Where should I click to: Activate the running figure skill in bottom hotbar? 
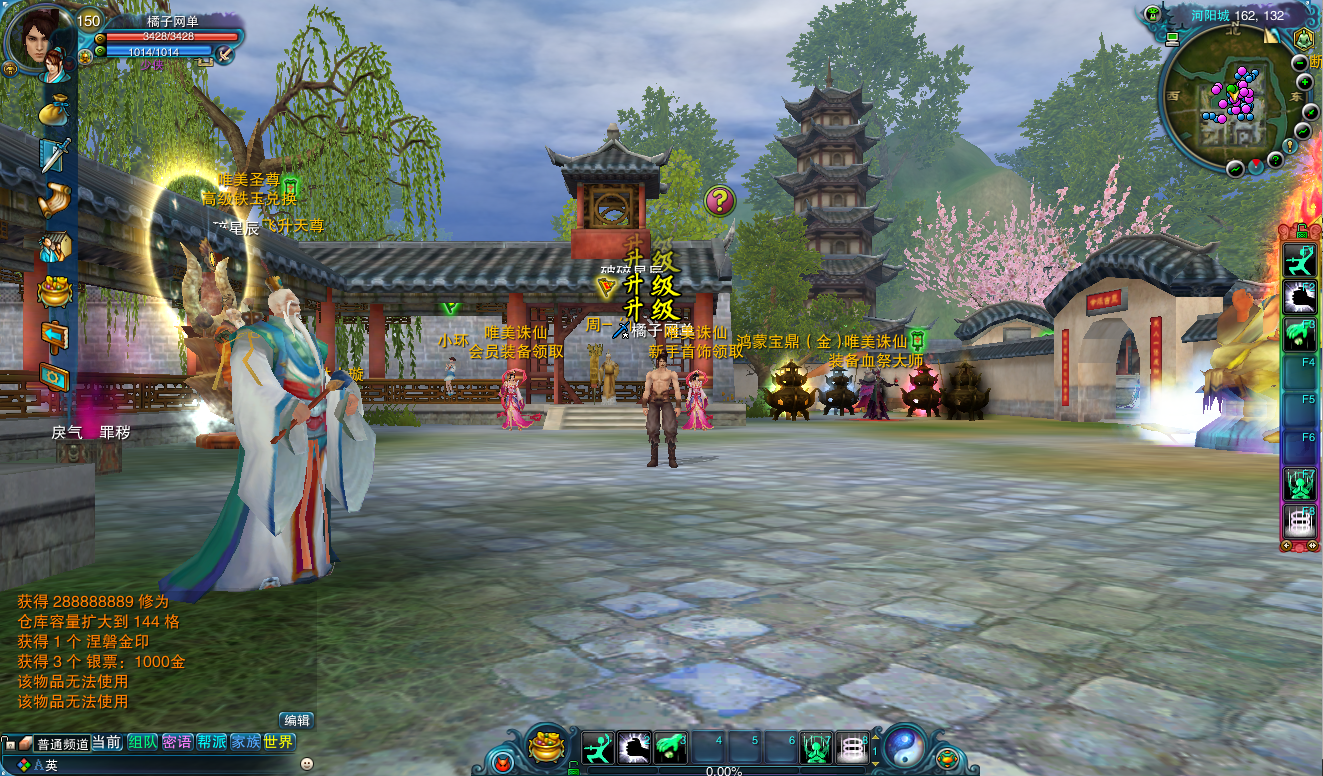[597, 747]
